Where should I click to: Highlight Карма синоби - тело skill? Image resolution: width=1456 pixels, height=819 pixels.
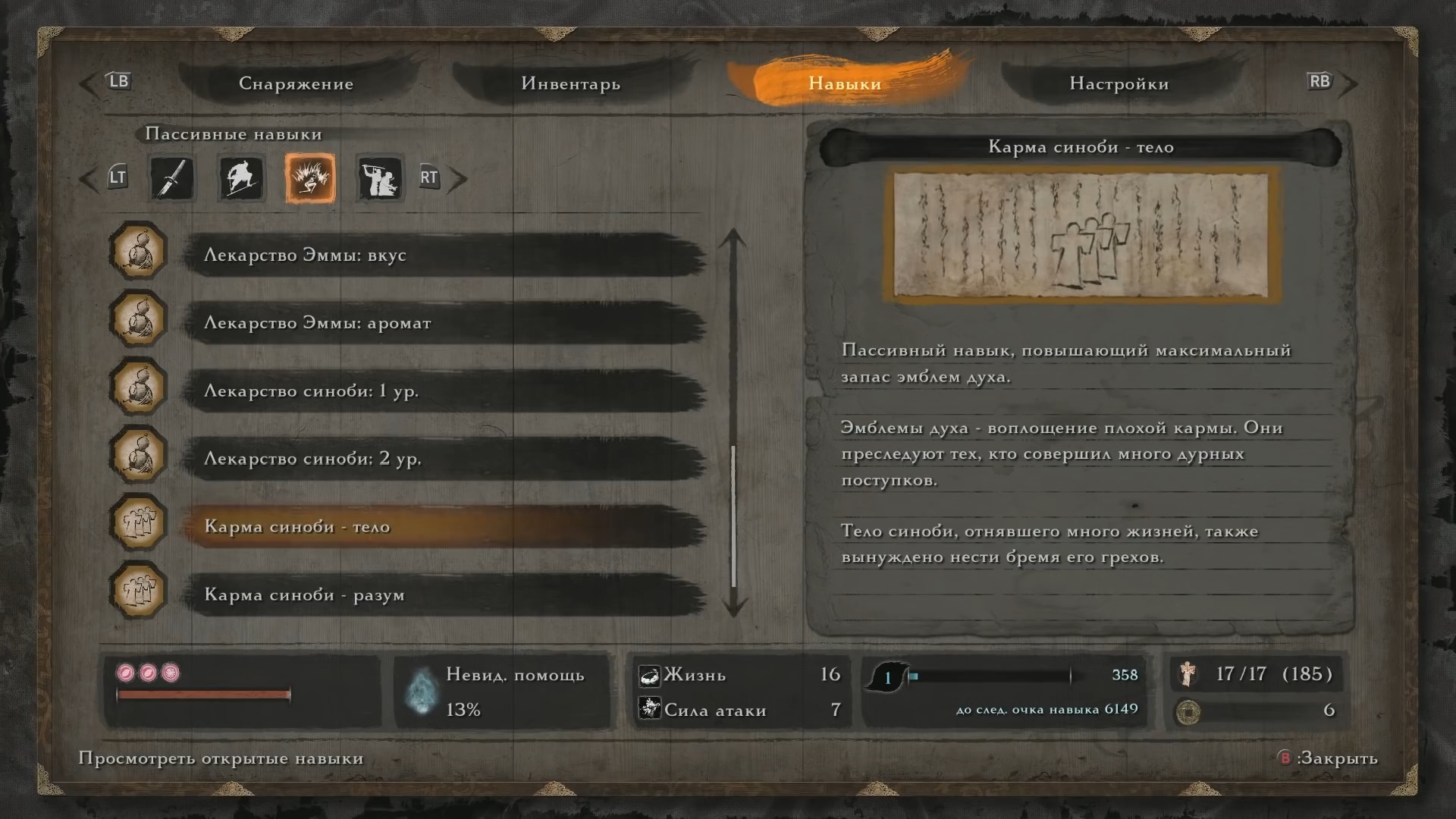[x=444, y=527]
